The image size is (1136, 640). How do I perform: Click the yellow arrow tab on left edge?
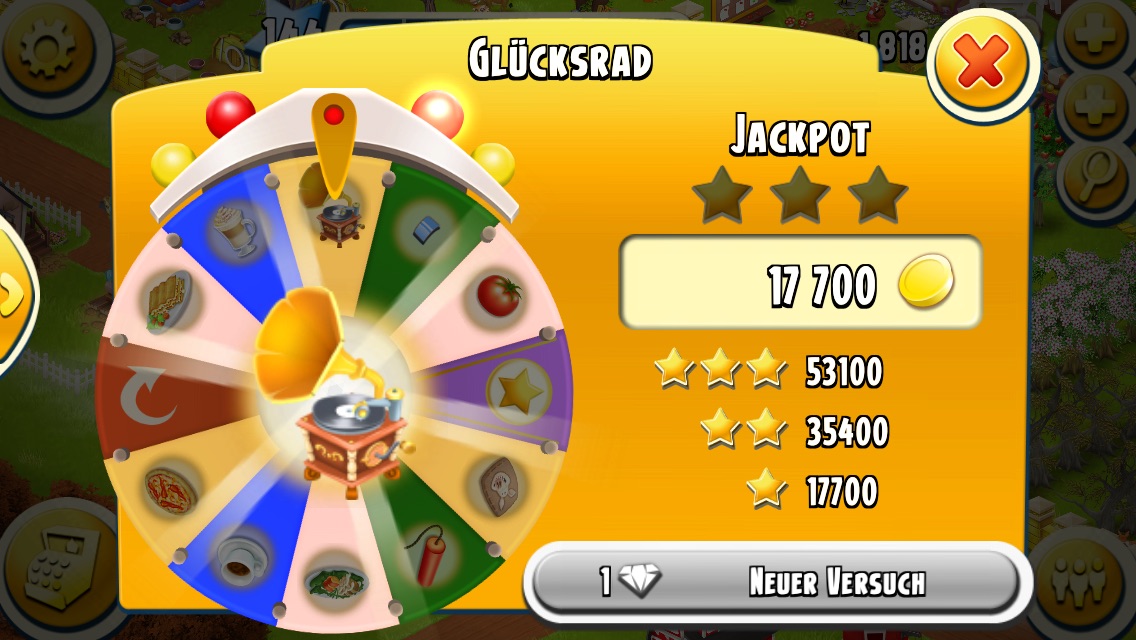[x=12, y=295]
